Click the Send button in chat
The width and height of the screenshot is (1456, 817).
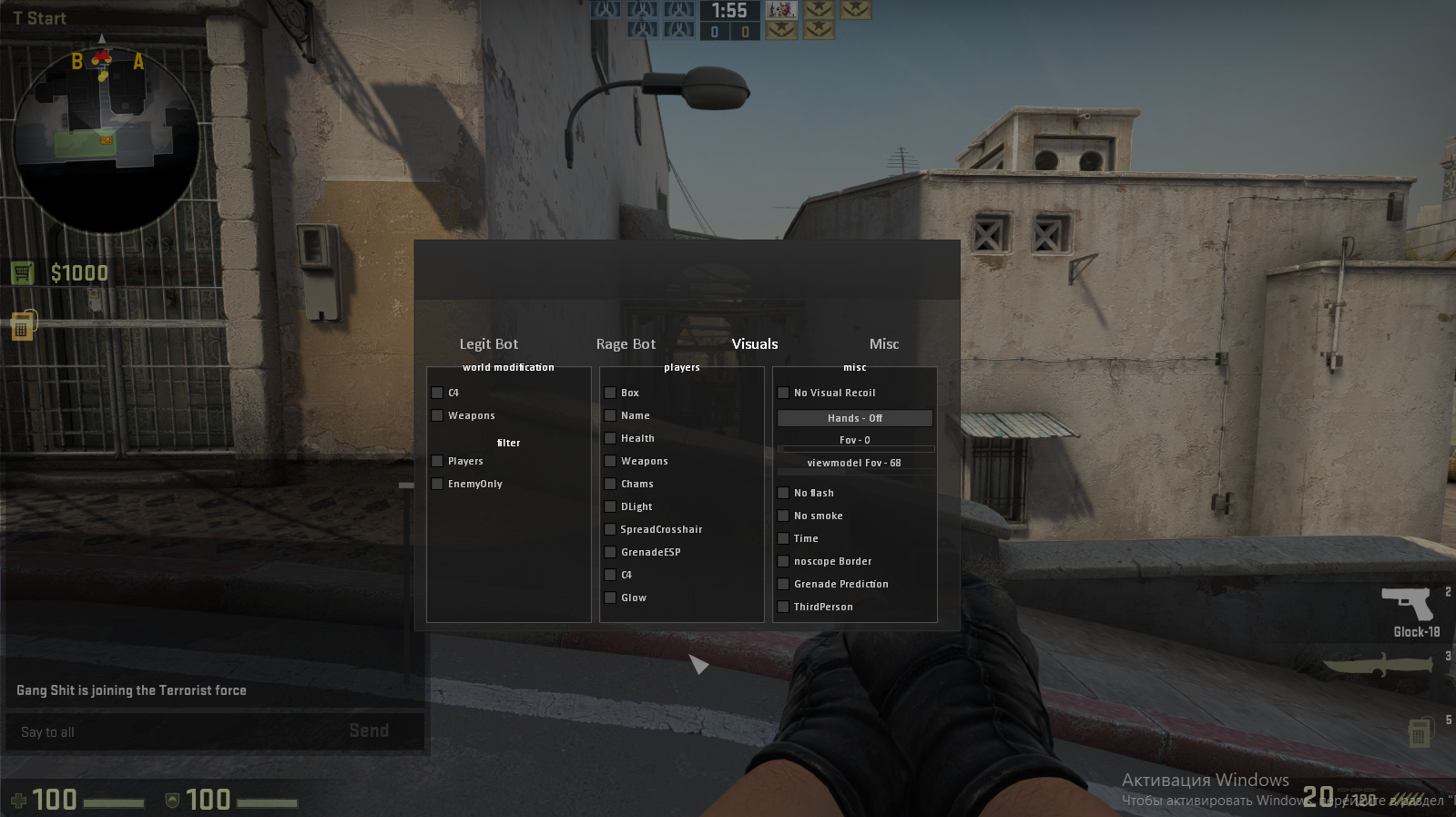(x=368, y=730)
